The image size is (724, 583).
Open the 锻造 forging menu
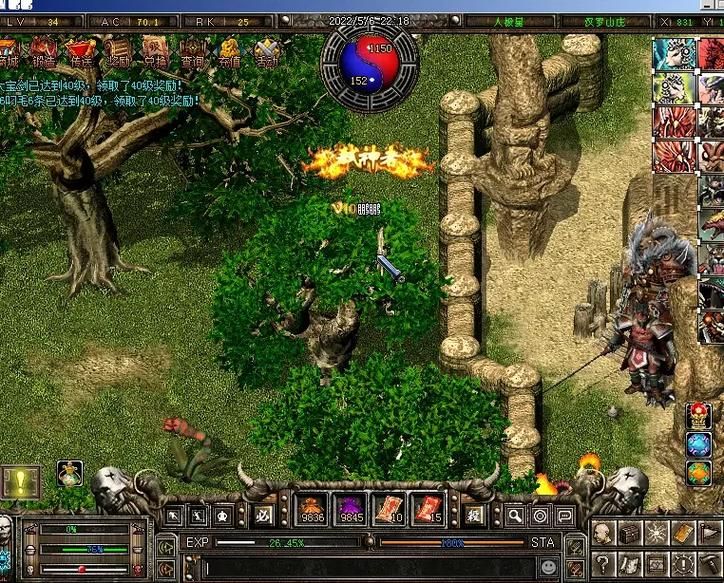click(x=43, y=51)
